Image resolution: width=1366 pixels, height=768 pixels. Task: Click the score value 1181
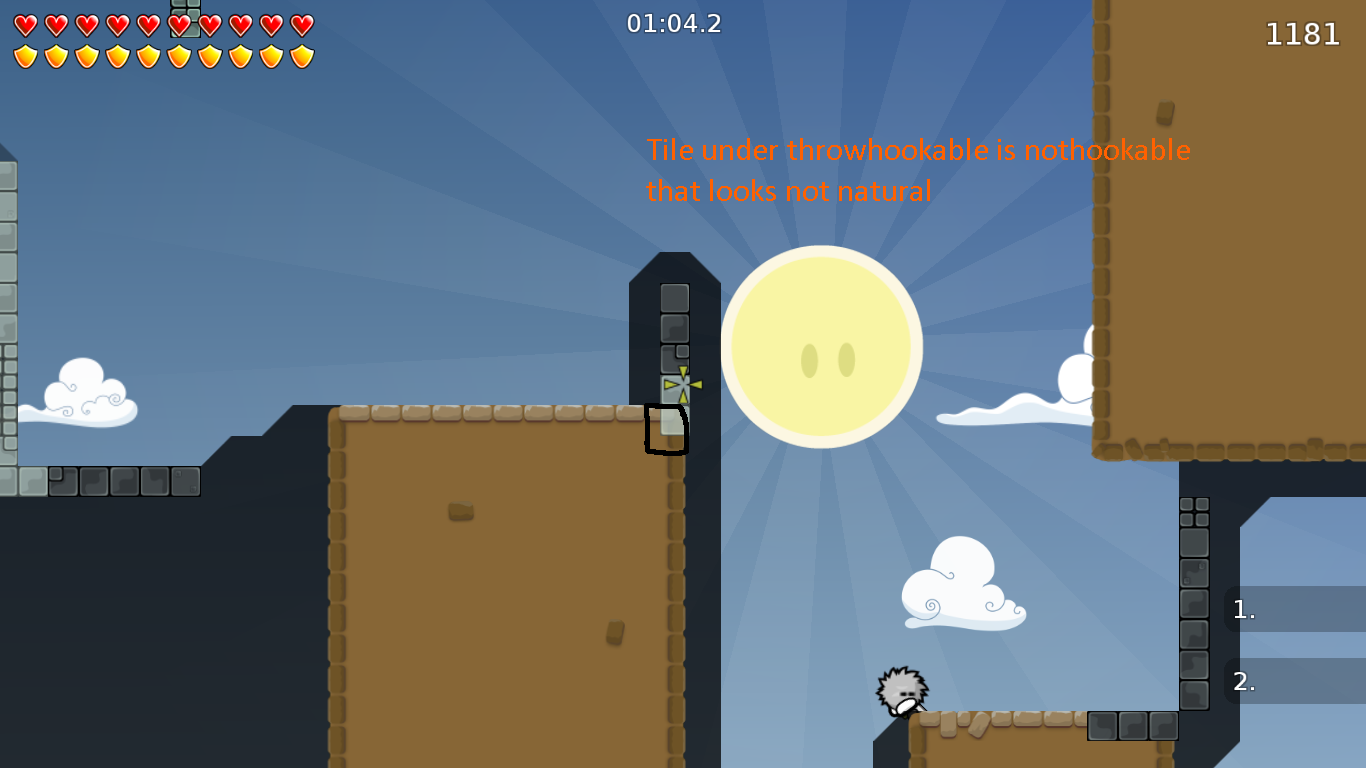[x=1304, y=34]
